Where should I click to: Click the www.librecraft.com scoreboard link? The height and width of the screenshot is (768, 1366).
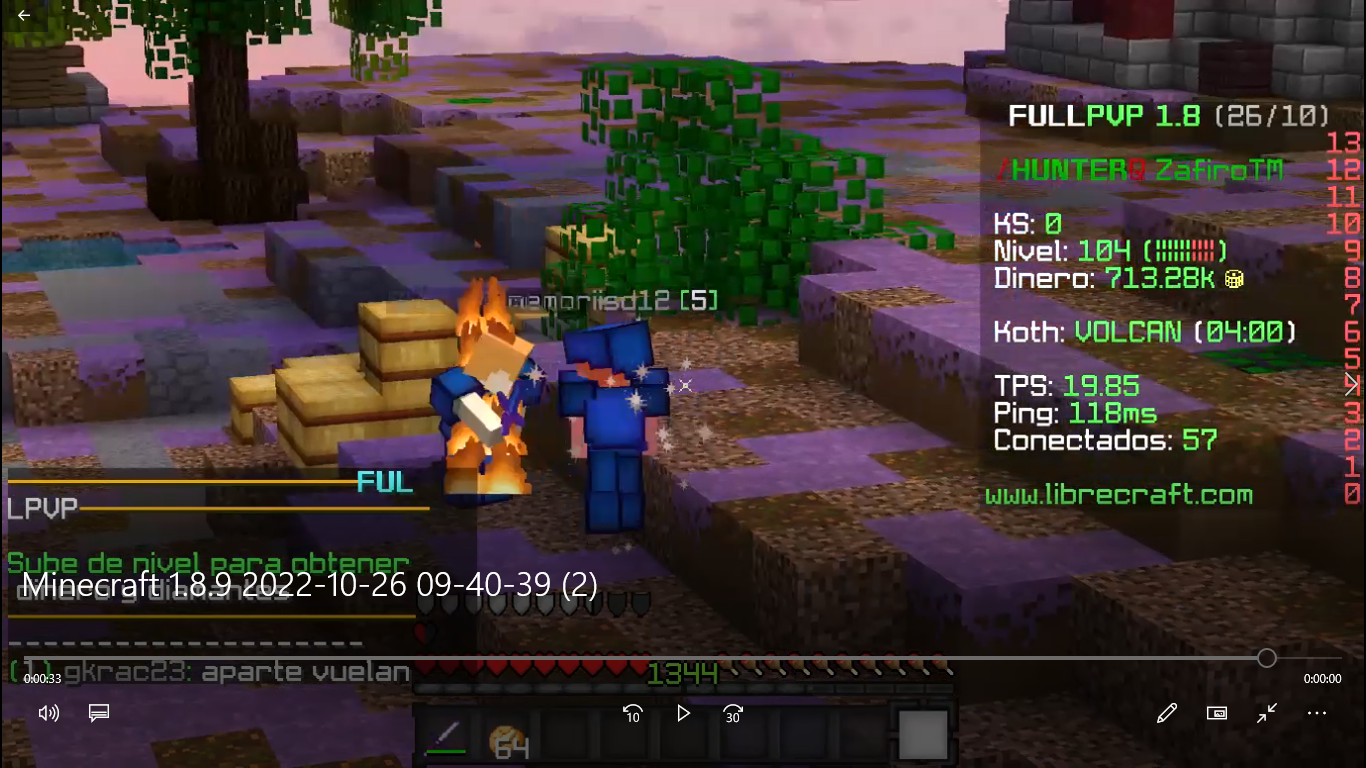pyautogui.click(x=1118, y=495)
